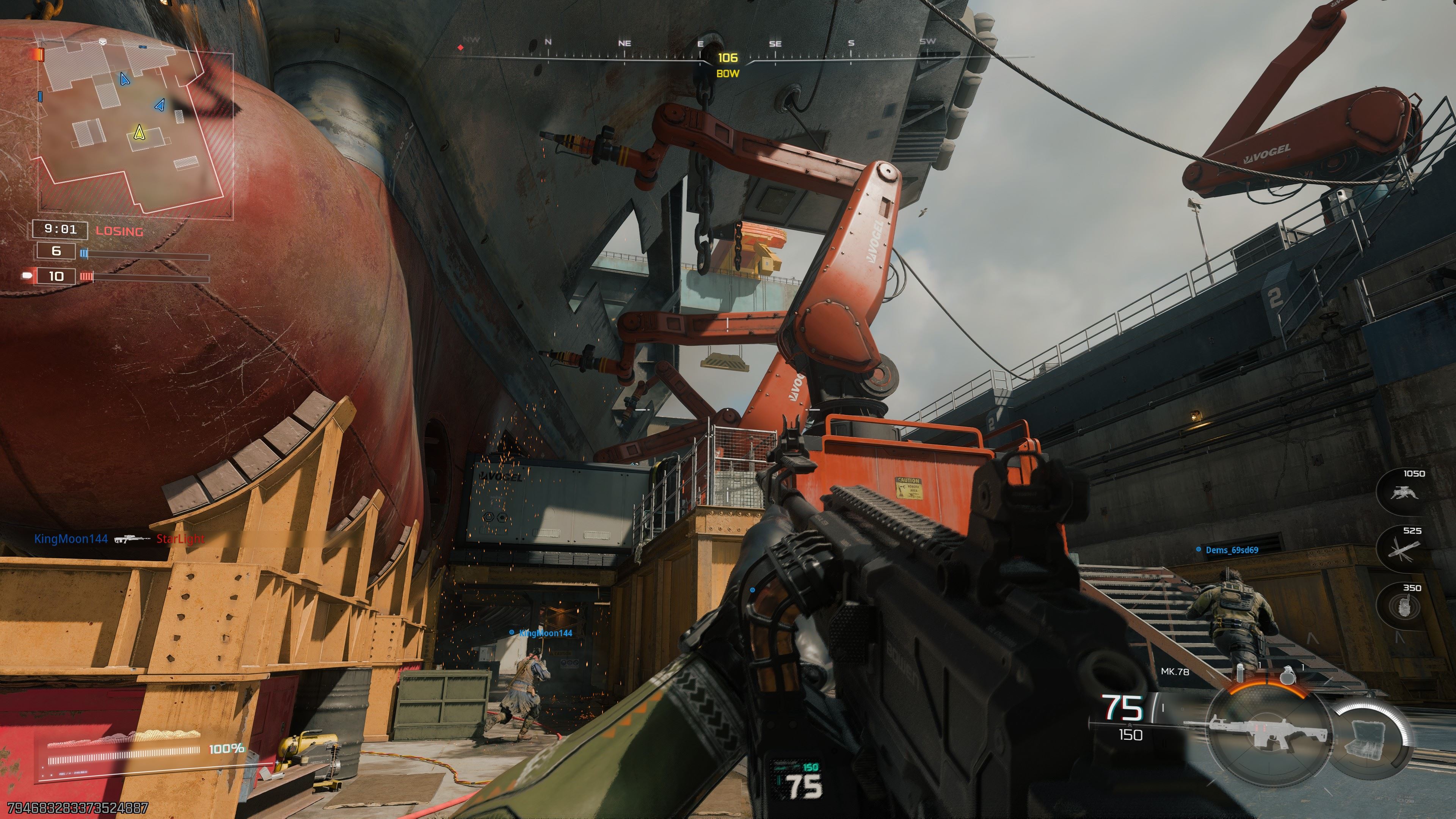Click the Dems_69sd69 teammate name tag
The image size is (1456, 819).
[x=1231, y=550]
